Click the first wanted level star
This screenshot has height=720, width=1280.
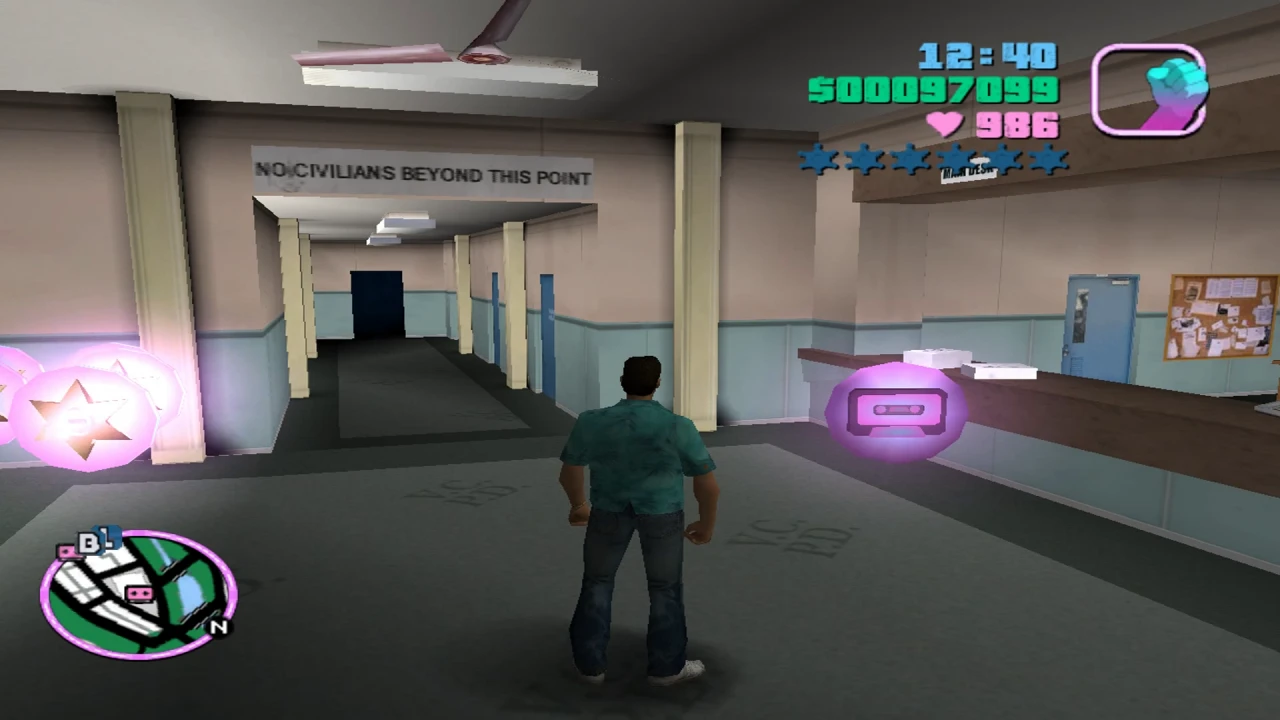click(x=818, y=160)
